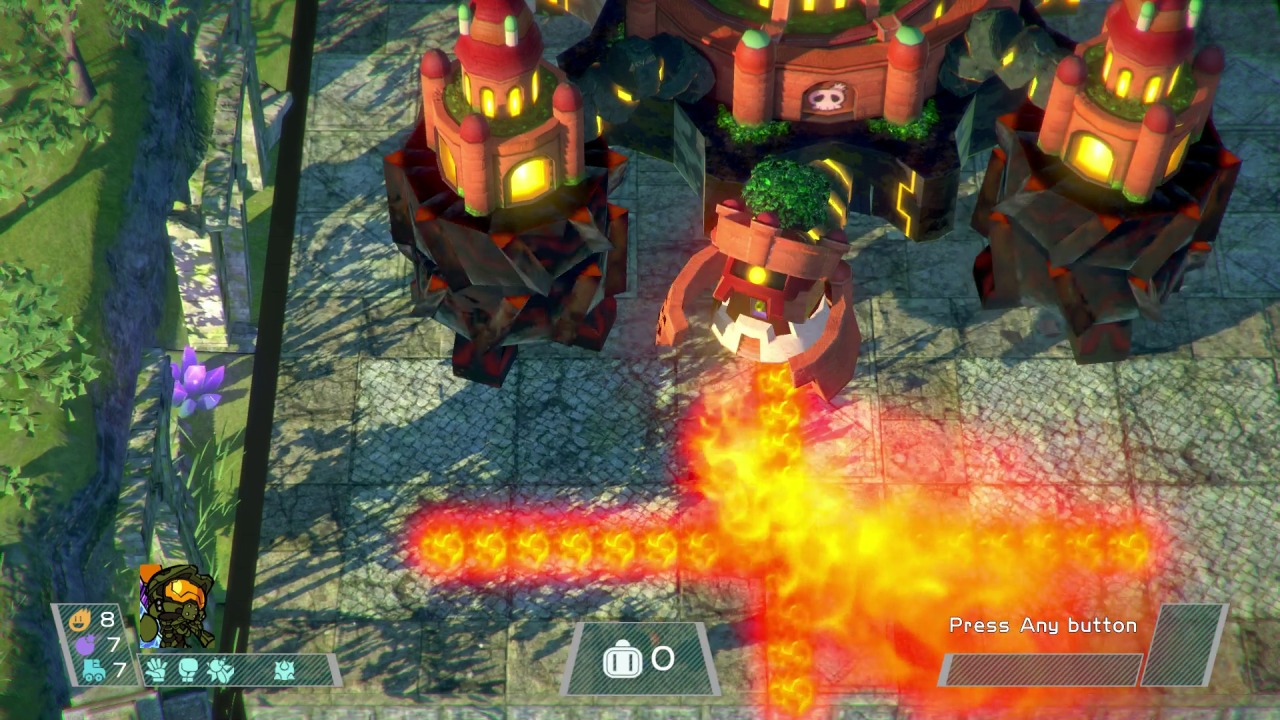The height and width of the screenshot is (720, 1280).
Task: Select the spiked armor power-up icon
Action: point(285,670)
